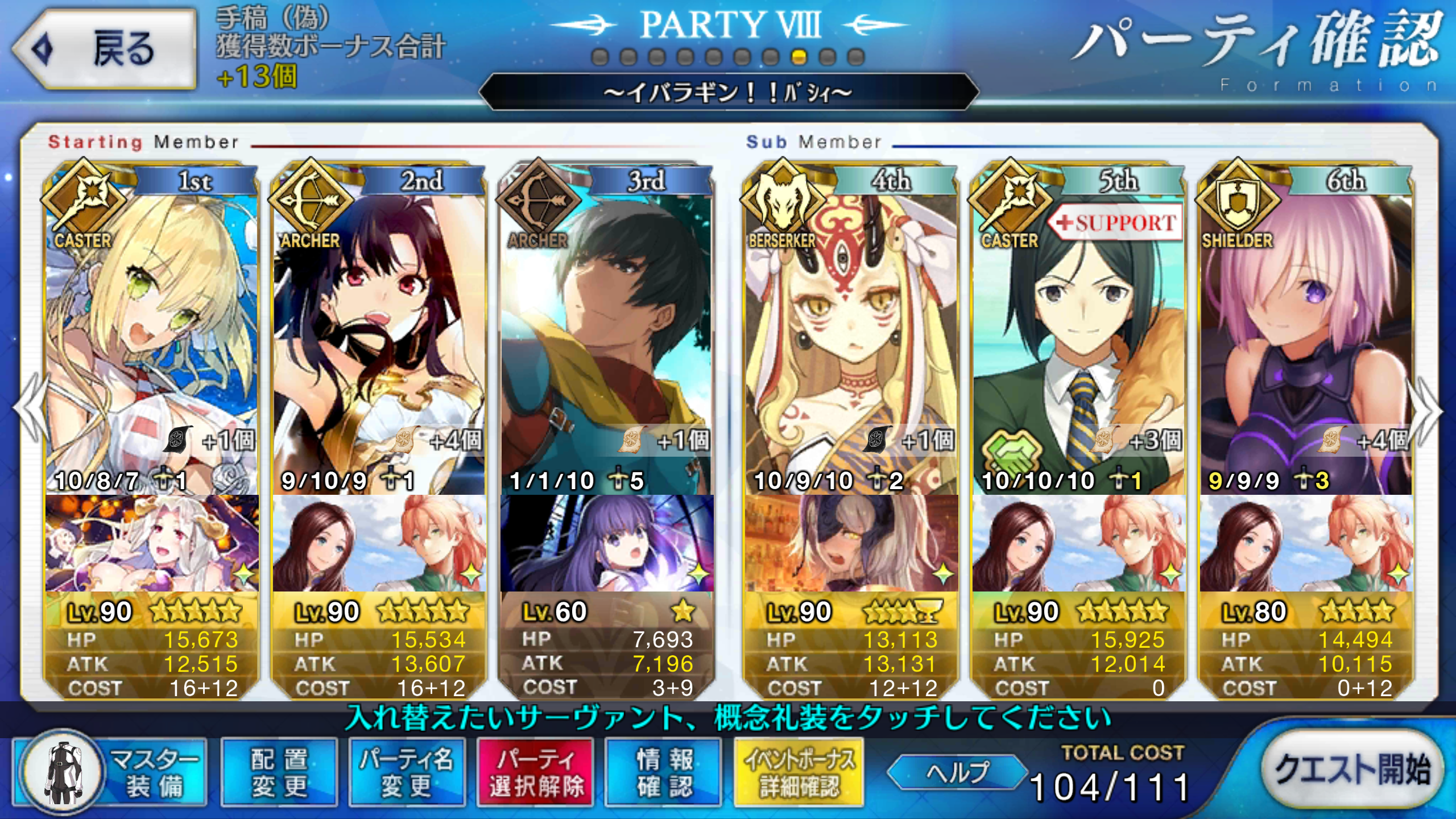Viewport: 1456px width, 819px height.
Task: Choose the 3rd slot Lv.60 Archer servant
Action: [x=606, y=341]
